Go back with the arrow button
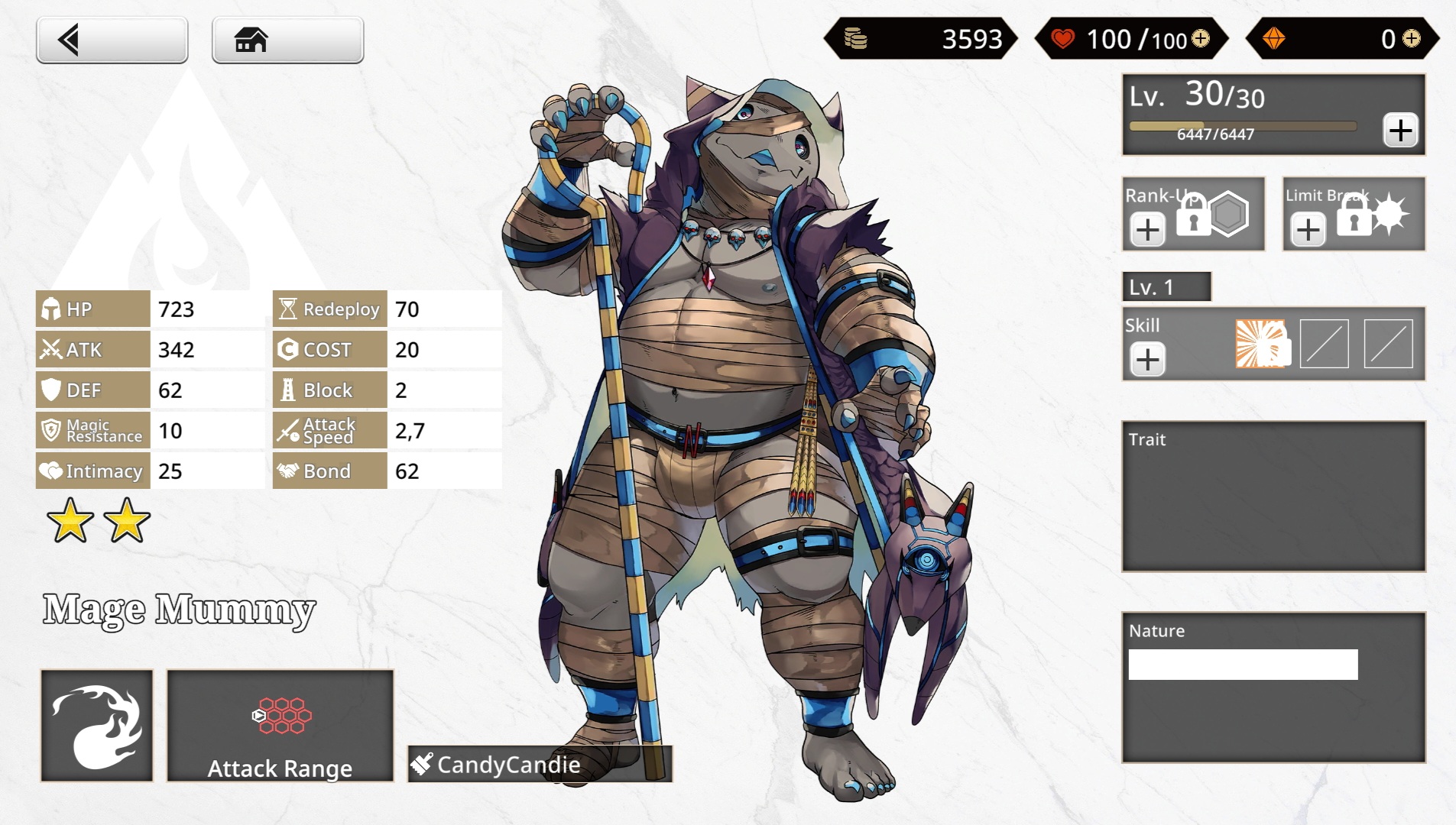Screen dimensions: 1456x825 click(112, 40)
